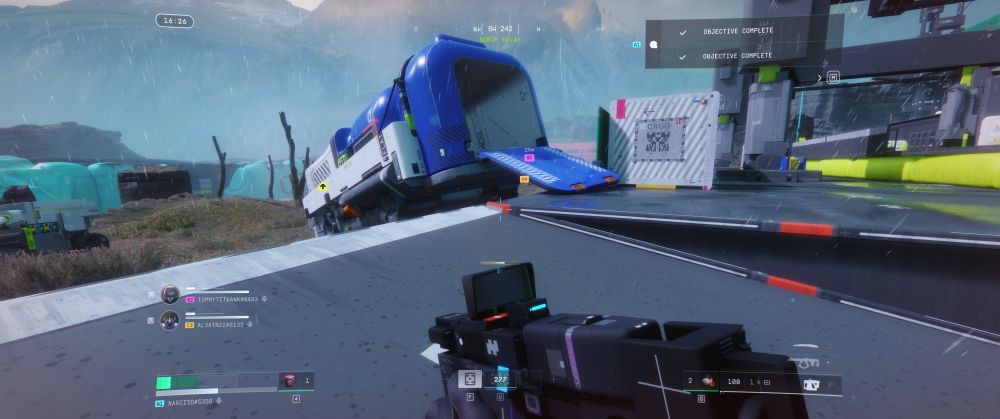Click the chat bubble icon beside objectives
Viewport: 1000px width, 419px height.
[x=652, y=44]
